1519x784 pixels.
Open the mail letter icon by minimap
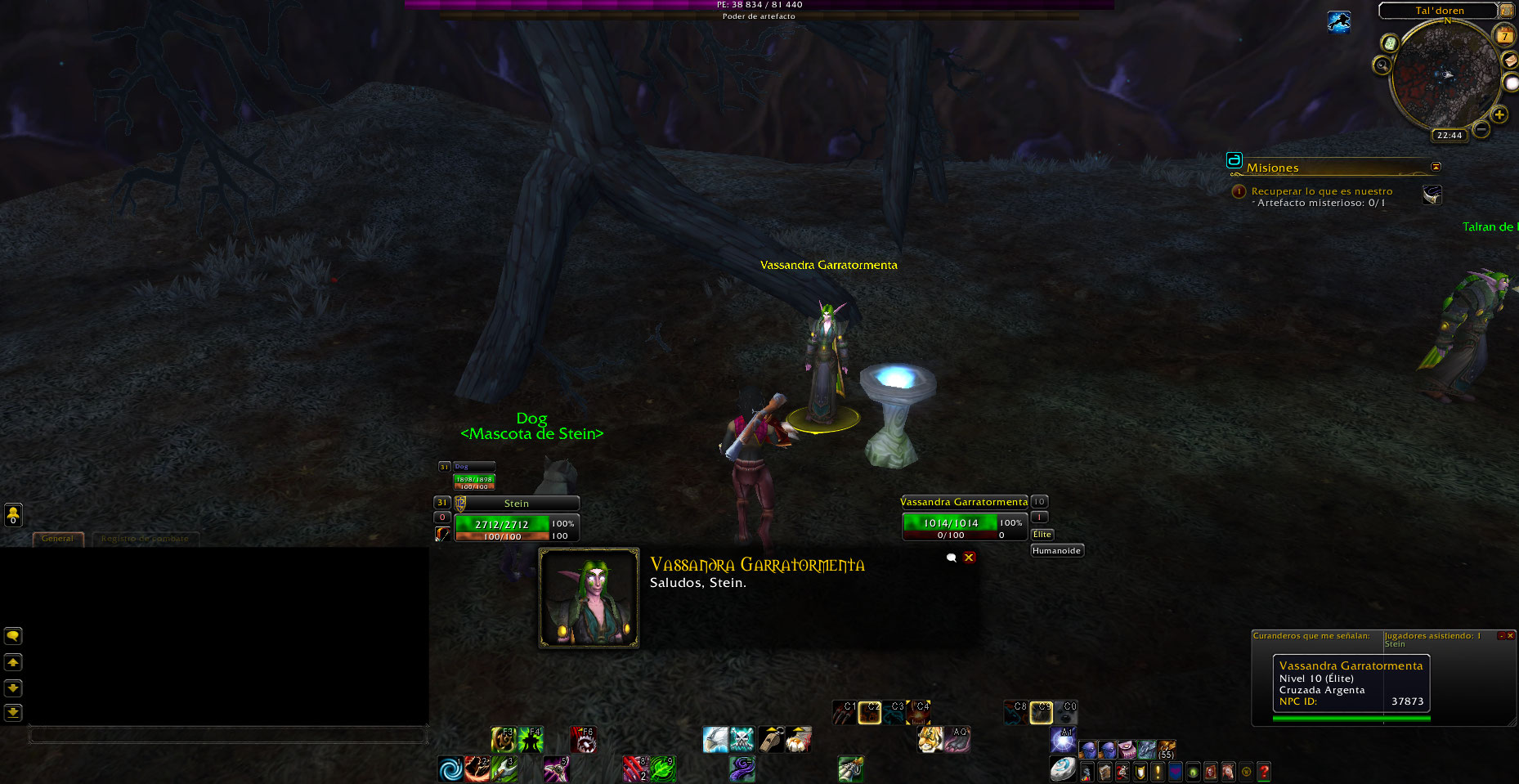click(1510, 60)
